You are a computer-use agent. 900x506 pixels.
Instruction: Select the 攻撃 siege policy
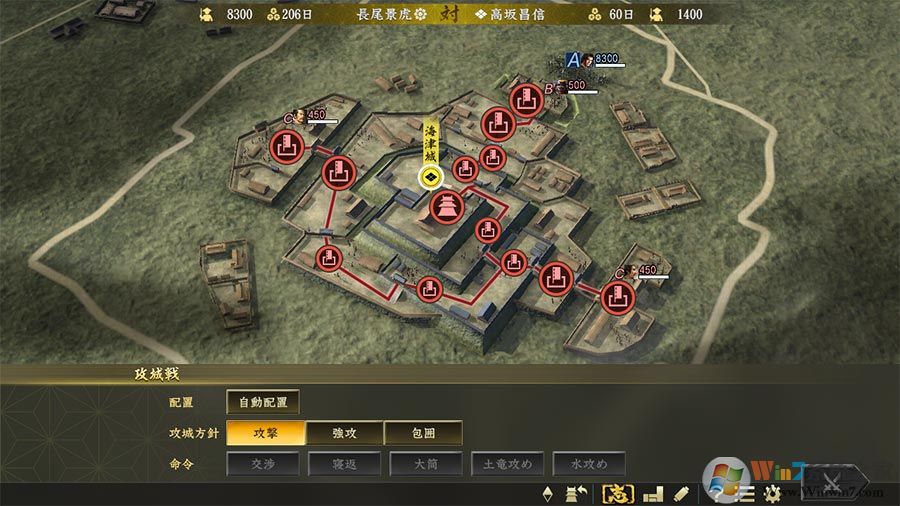(x=265, y=433)
